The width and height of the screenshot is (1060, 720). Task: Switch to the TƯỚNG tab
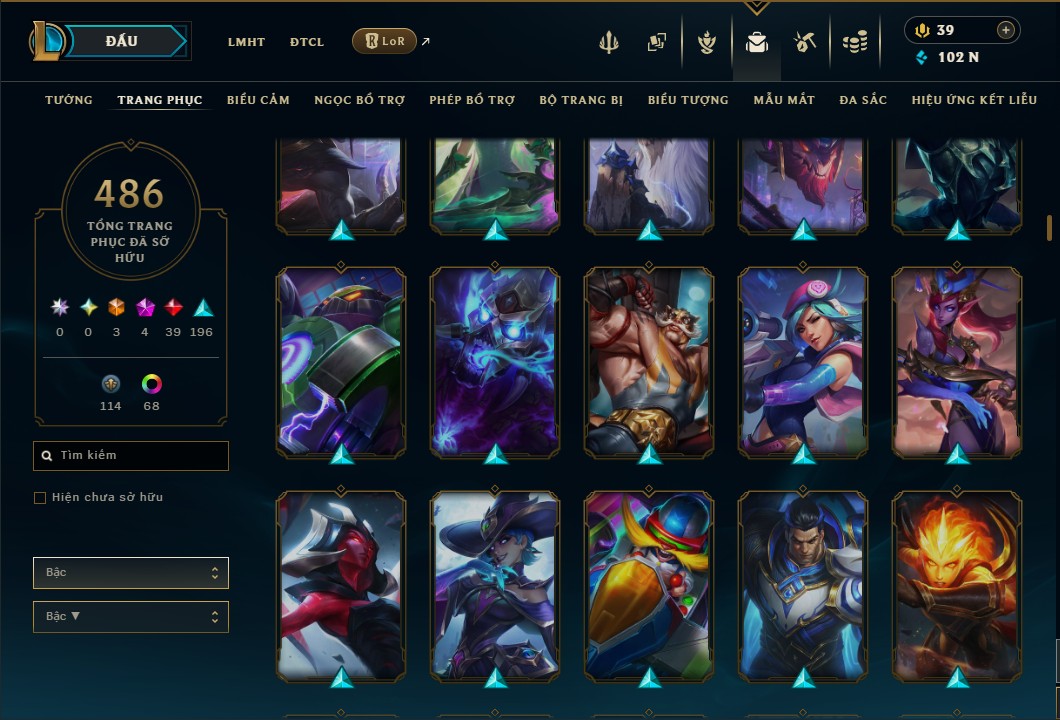tap(69, 100)
